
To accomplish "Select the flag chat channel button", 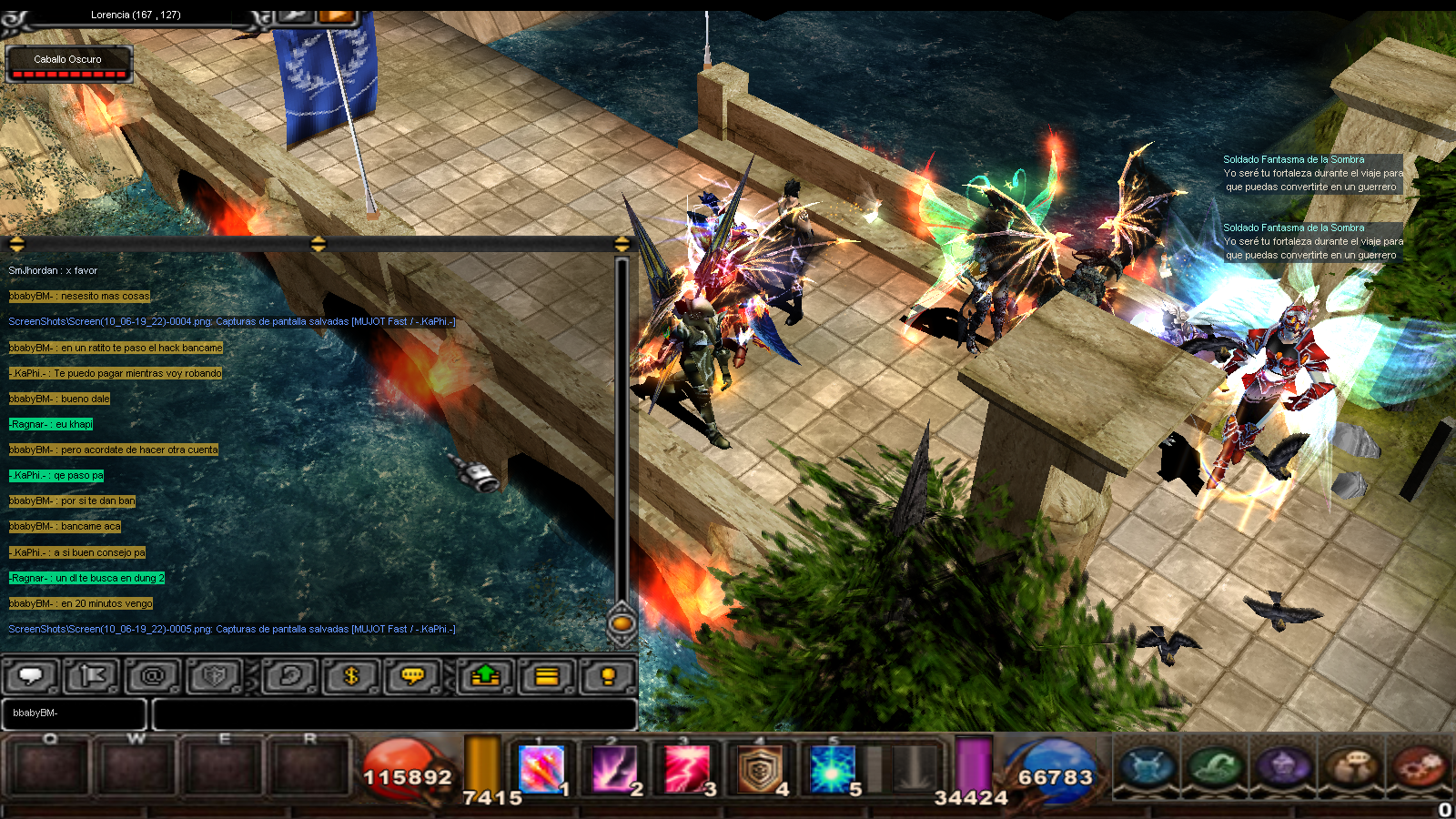I will (91, 676).
